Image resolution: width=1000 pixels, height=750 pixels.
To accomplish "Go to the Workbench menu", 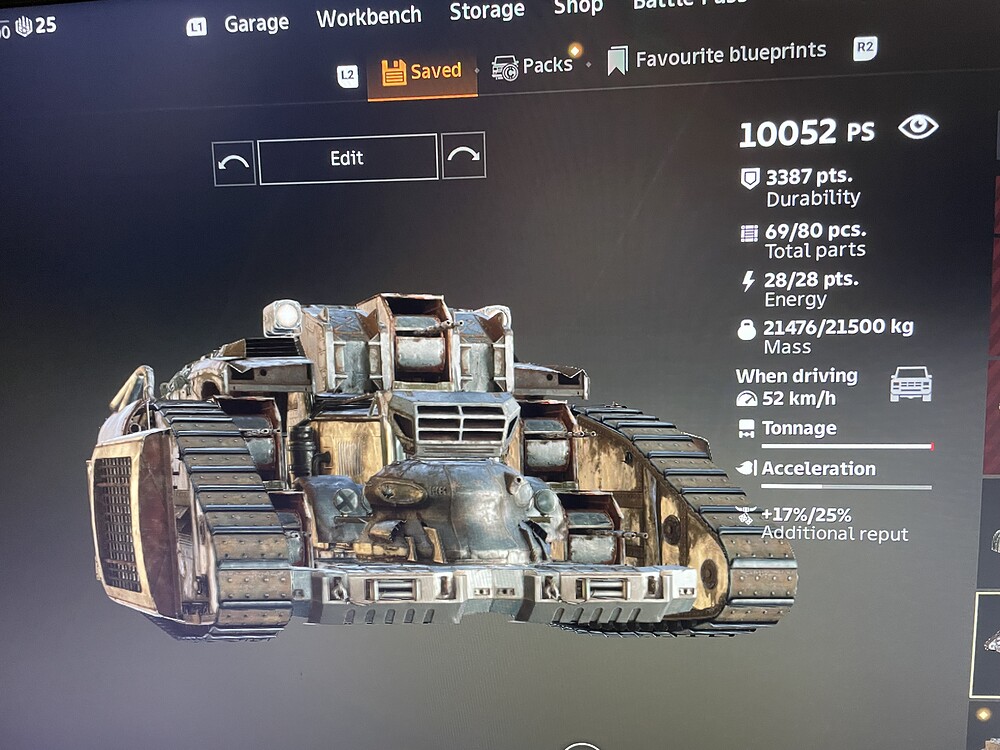I will [369, 17].
